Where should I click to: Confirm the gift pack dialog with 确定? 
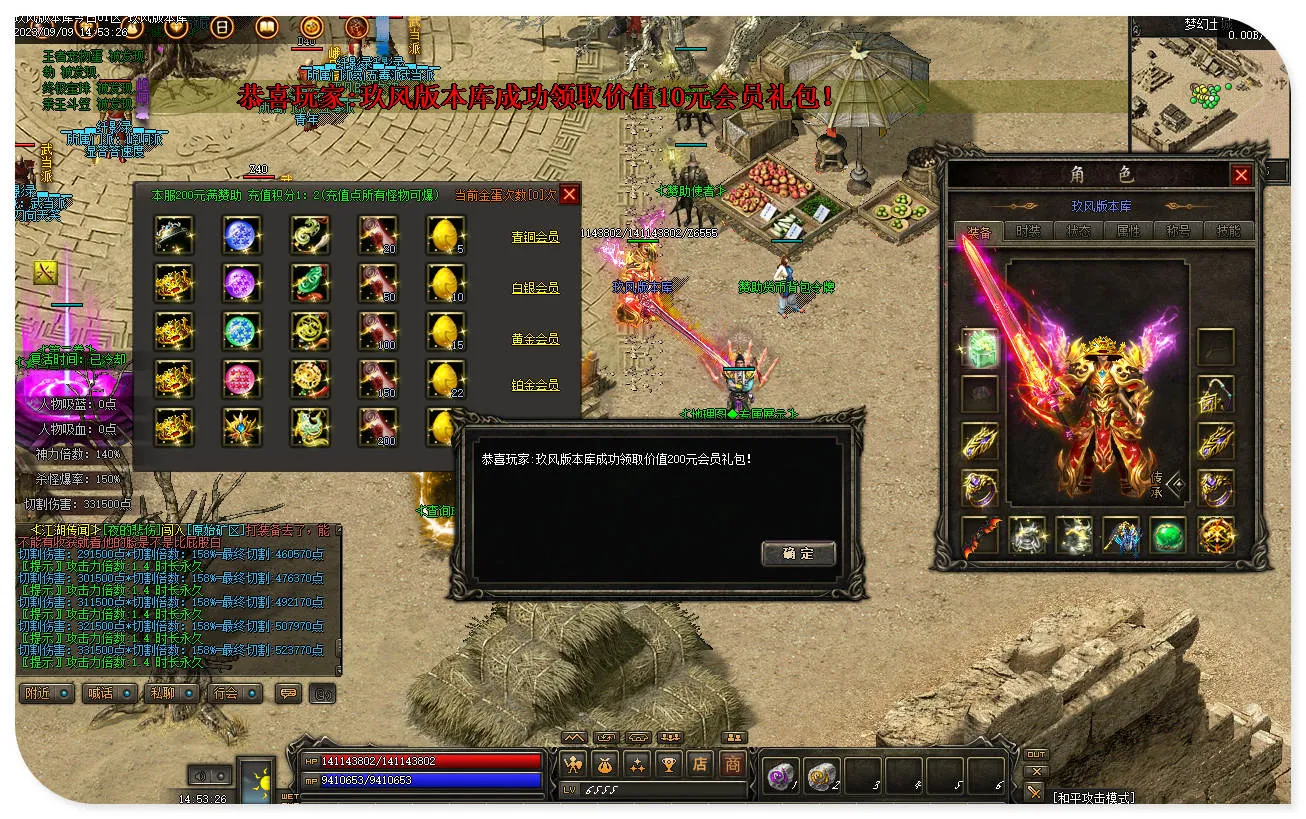(798, 554)
